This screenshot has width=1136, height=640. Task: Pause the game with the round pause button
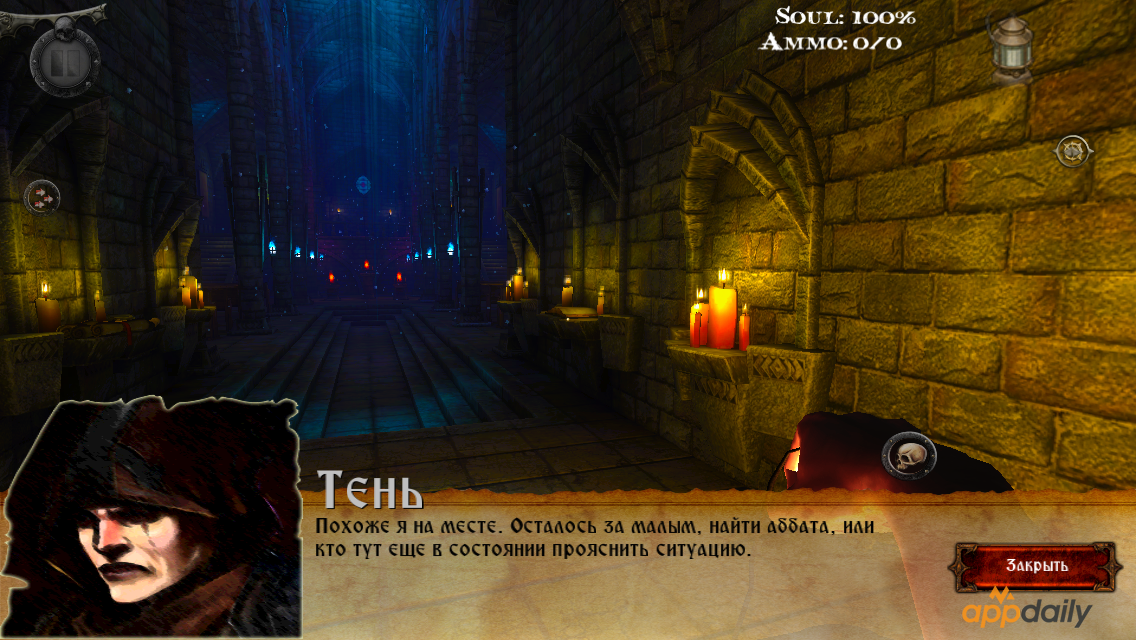coord(65,62)
